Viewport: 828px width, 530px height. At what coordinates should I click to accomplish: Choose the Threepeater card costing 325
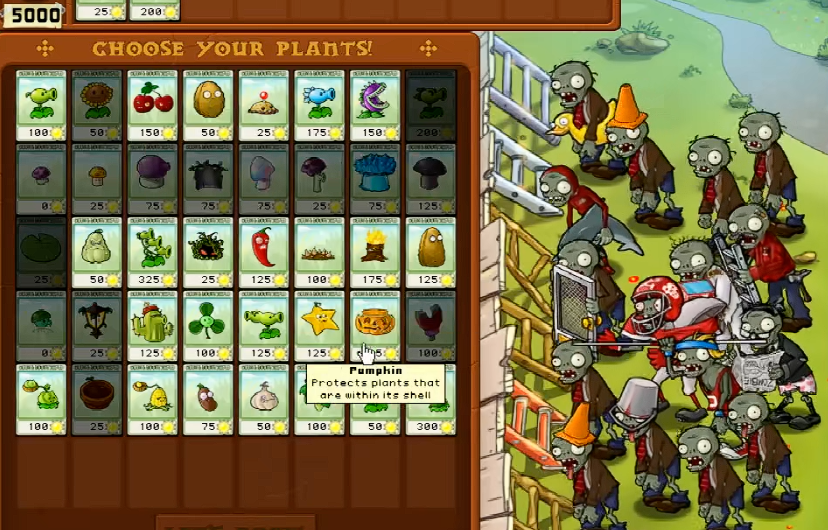[x=153, y=252]
